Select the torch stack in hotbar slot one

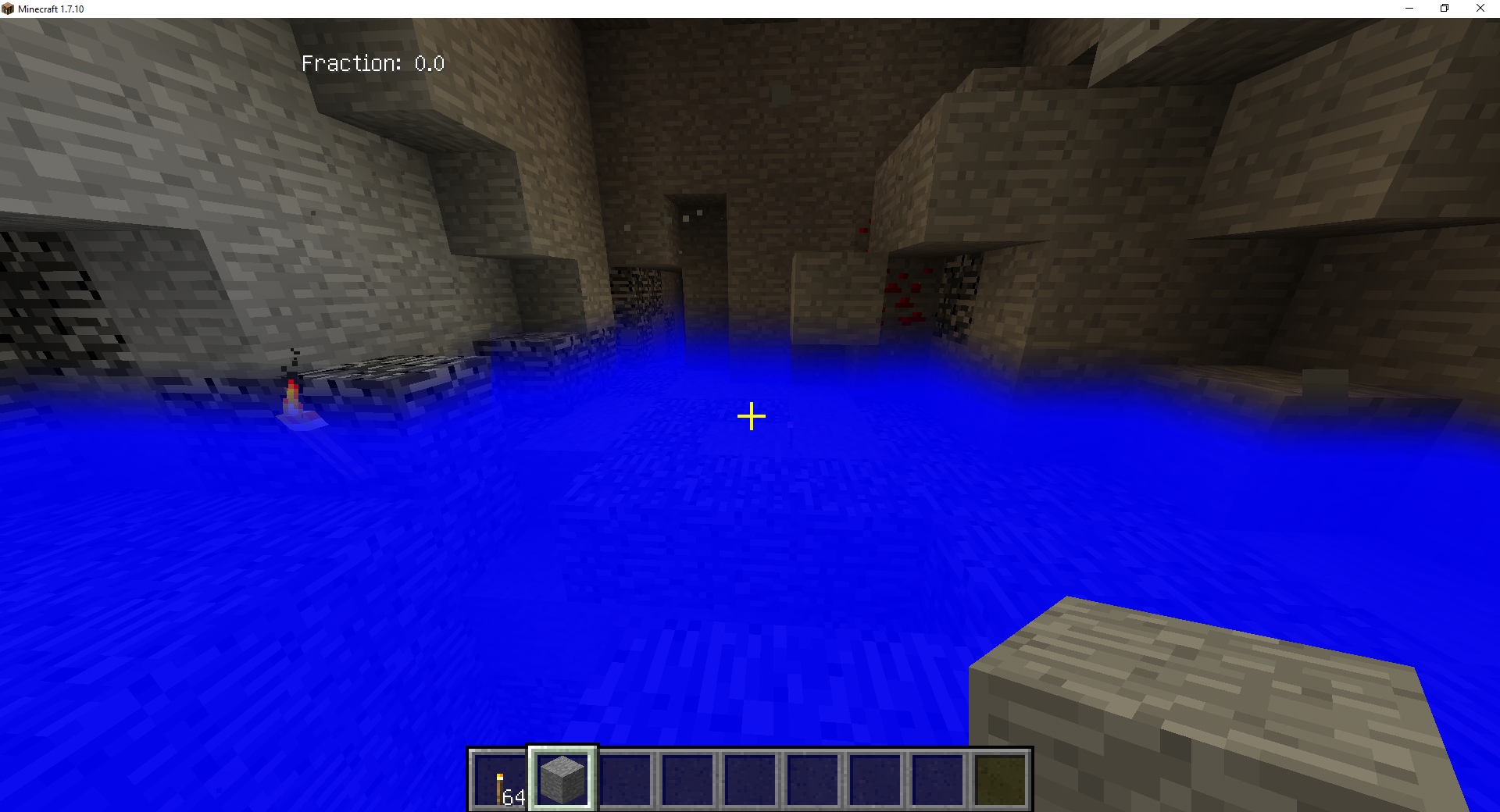click(x=498, y=779)
